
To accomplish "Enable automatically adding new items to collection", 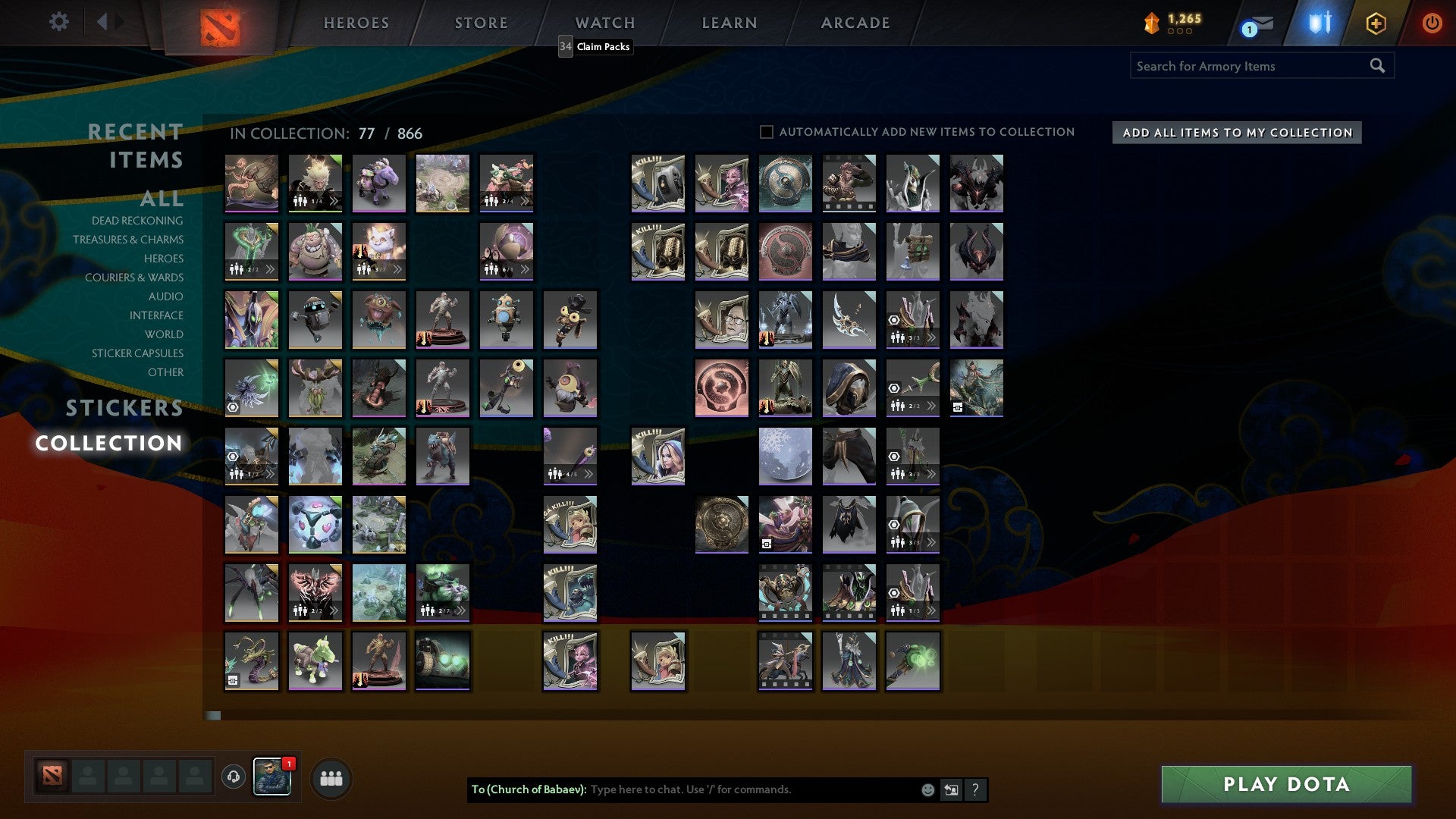I will pyautogui.click(x=766, y=131).
